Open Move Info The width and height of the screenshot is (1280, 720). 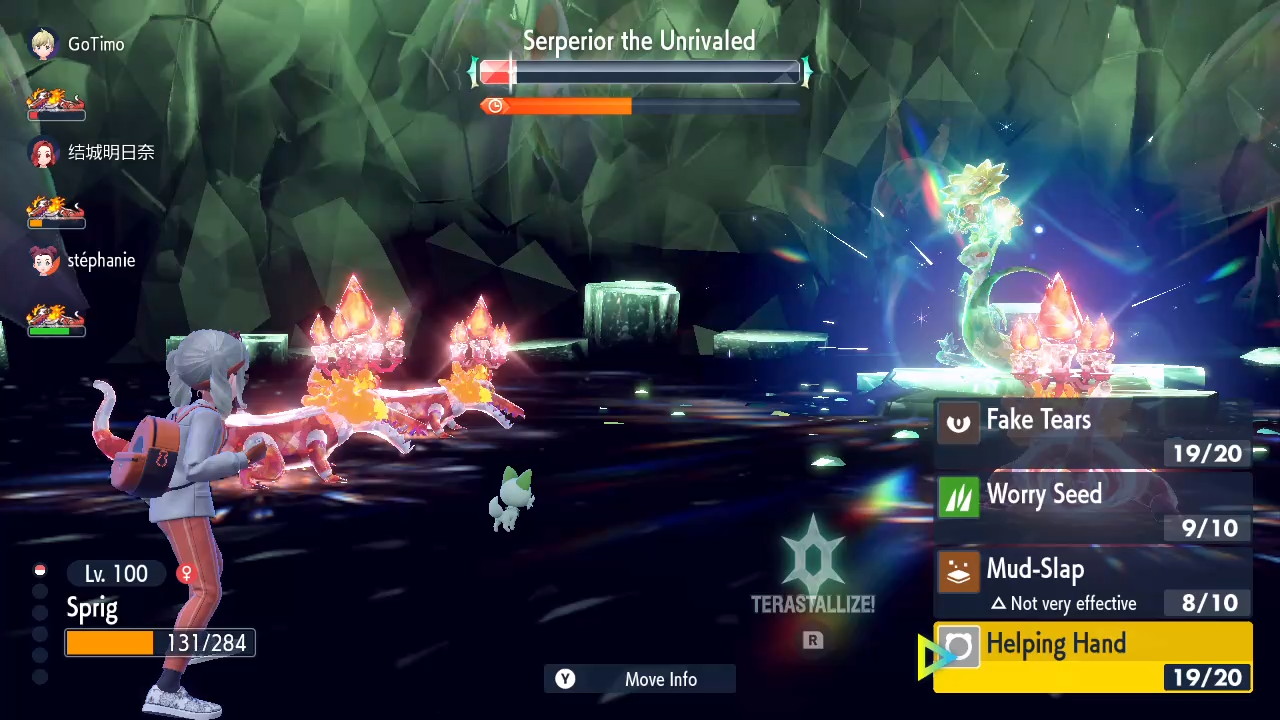(x=640, y=679)
